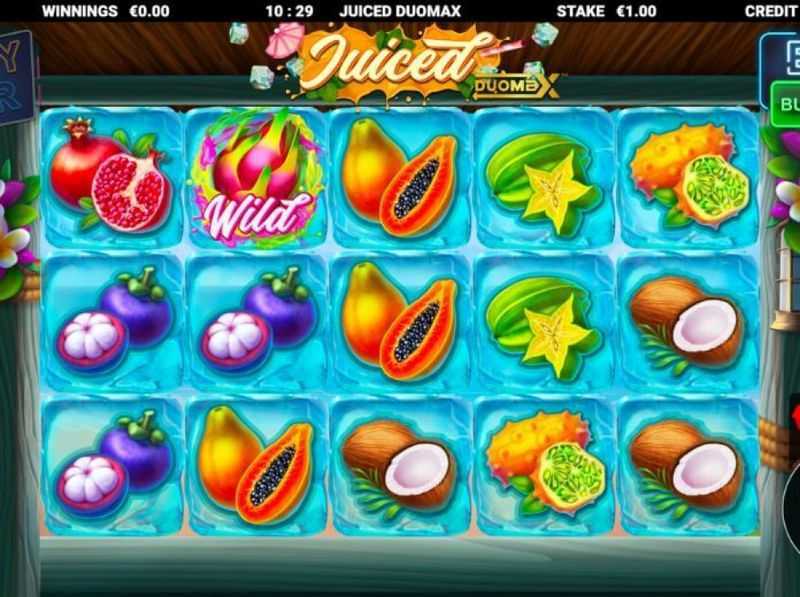
Task: Open the green Buy feature button
Action: (x=786, y=104)
